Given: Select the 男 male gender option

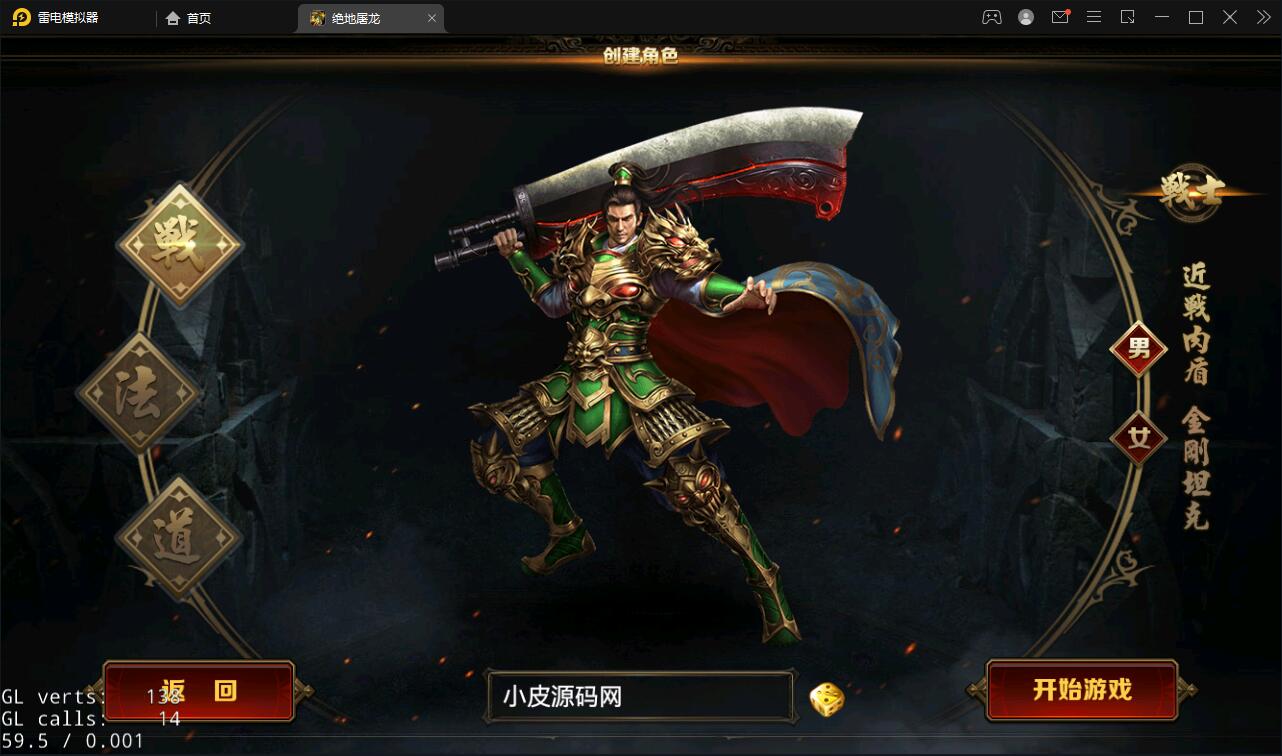Looking at the screenshot, I should 1139,349.
